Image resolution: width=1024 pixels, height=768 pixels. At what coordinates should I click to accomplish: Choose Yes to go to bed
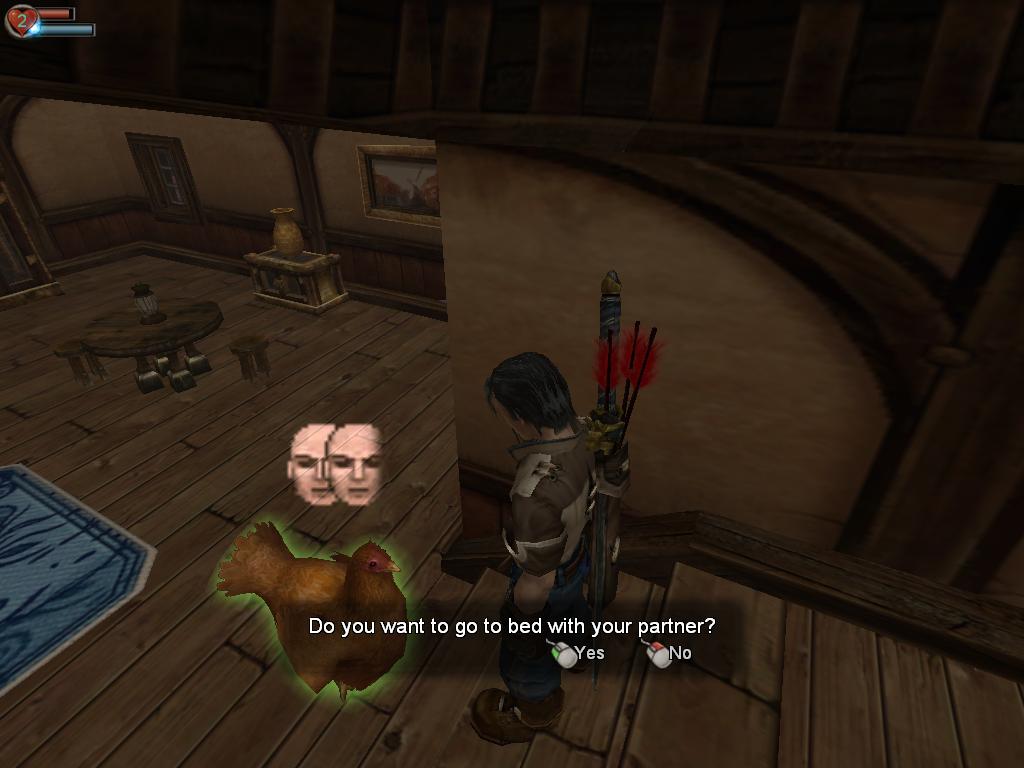coord(580,654)
